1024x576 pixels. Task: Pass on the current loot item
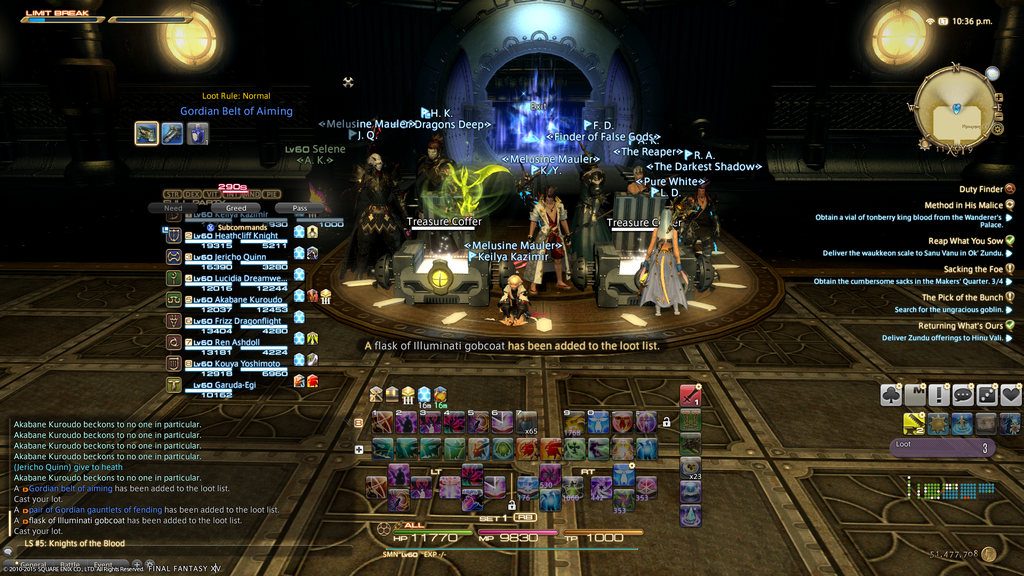point(299,208)
